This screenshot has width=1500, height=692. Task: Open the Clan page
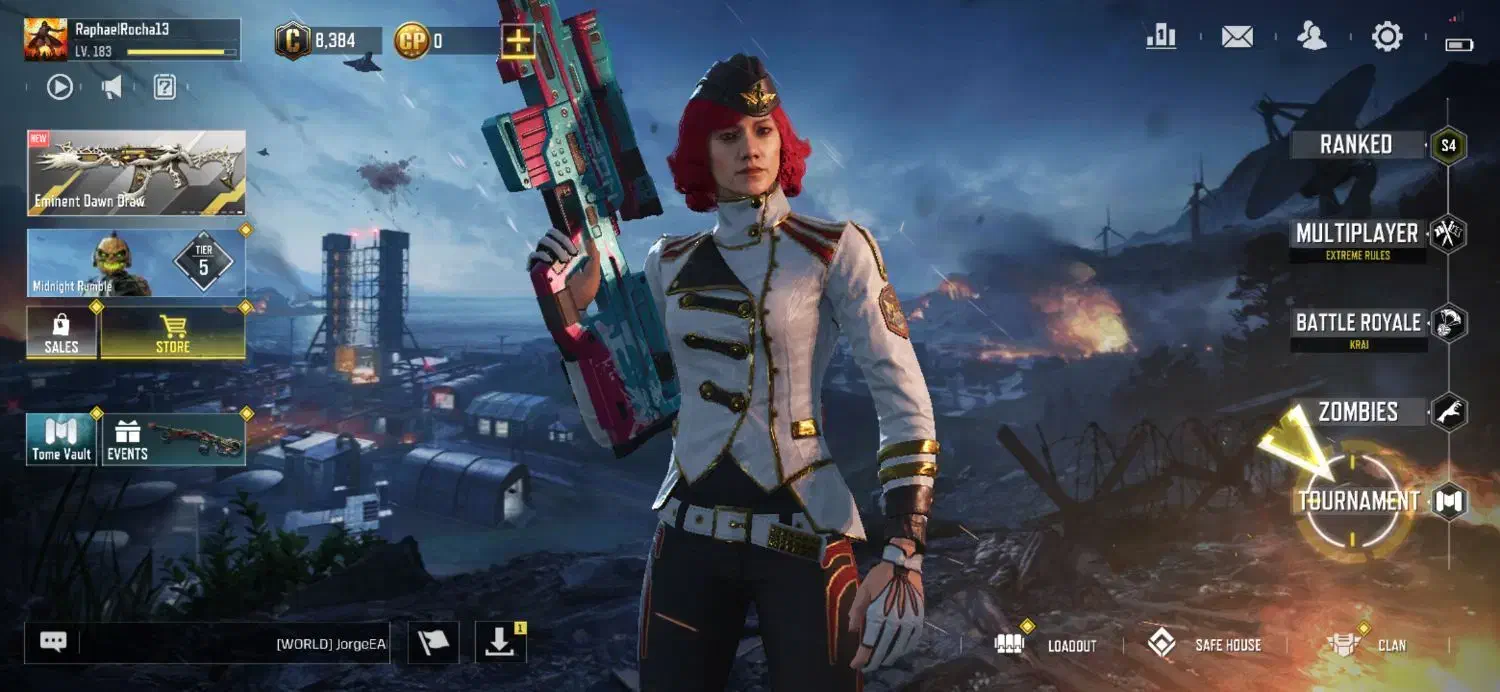(1367, 645)
